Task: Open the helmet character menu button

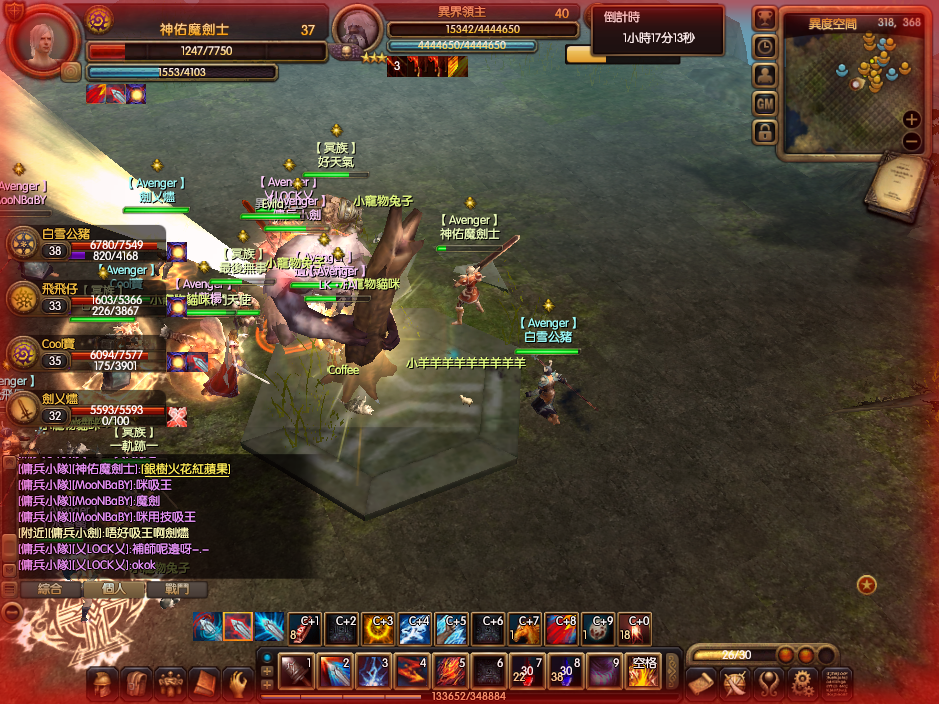Action: pyautogui.click(x=102, y=684)
